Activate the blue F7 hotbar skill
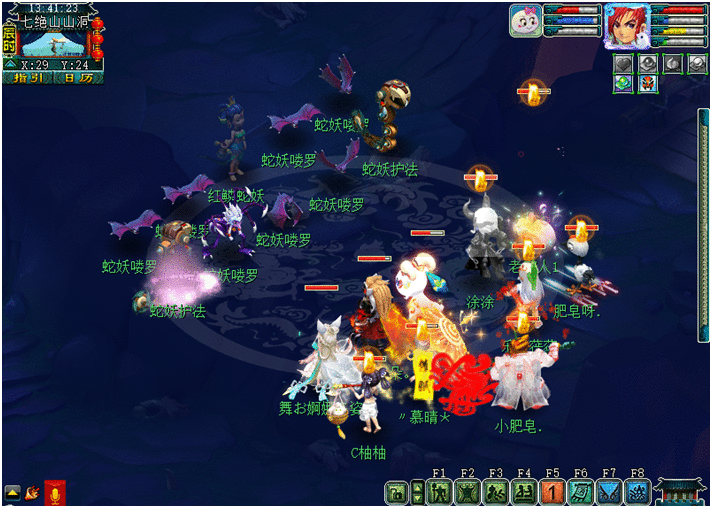This screenshot has height=506, width=712. click(x=608, y=492)
